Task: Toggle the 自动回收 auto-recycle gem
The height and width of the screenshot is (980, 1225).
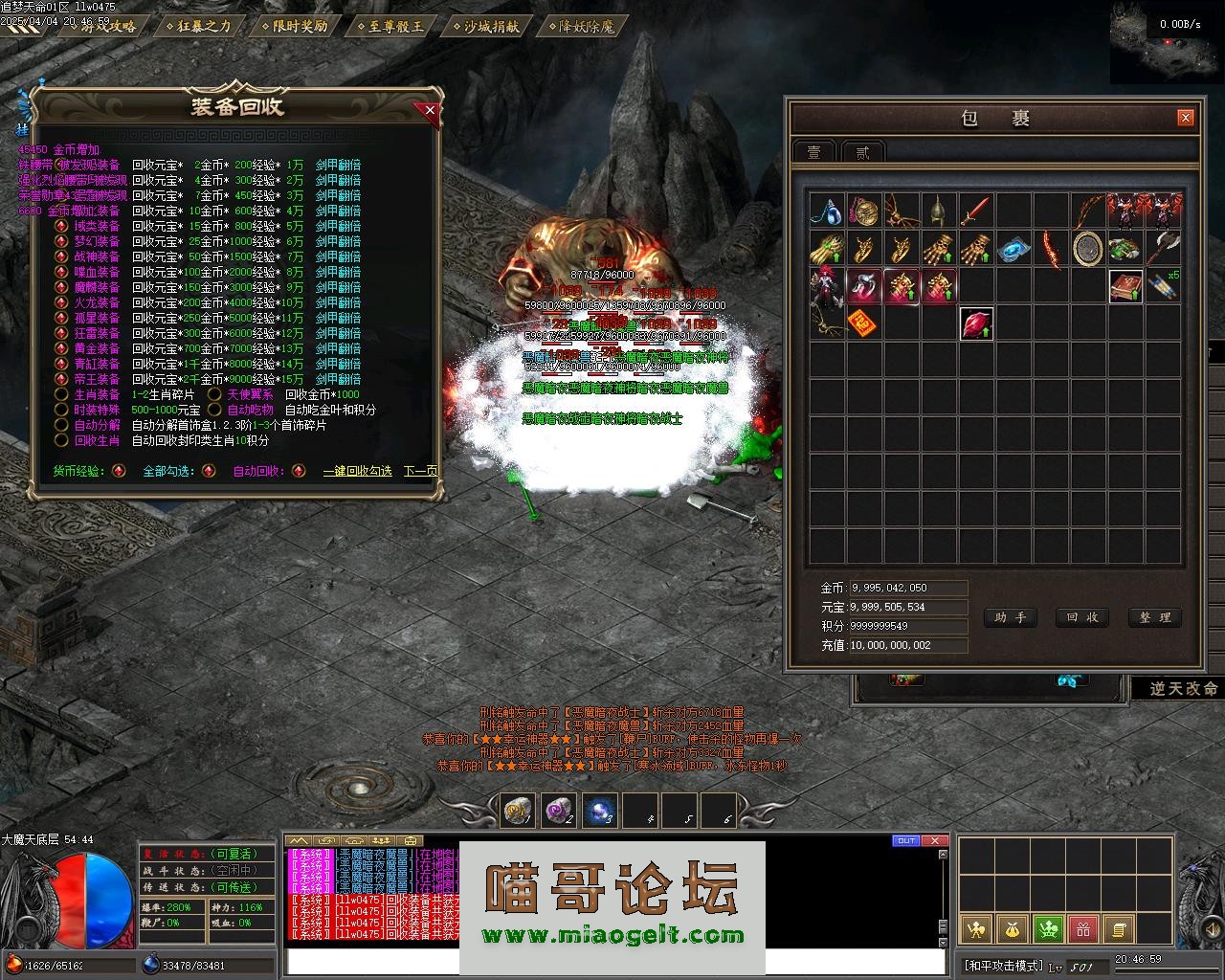Action: click(299, 471)
